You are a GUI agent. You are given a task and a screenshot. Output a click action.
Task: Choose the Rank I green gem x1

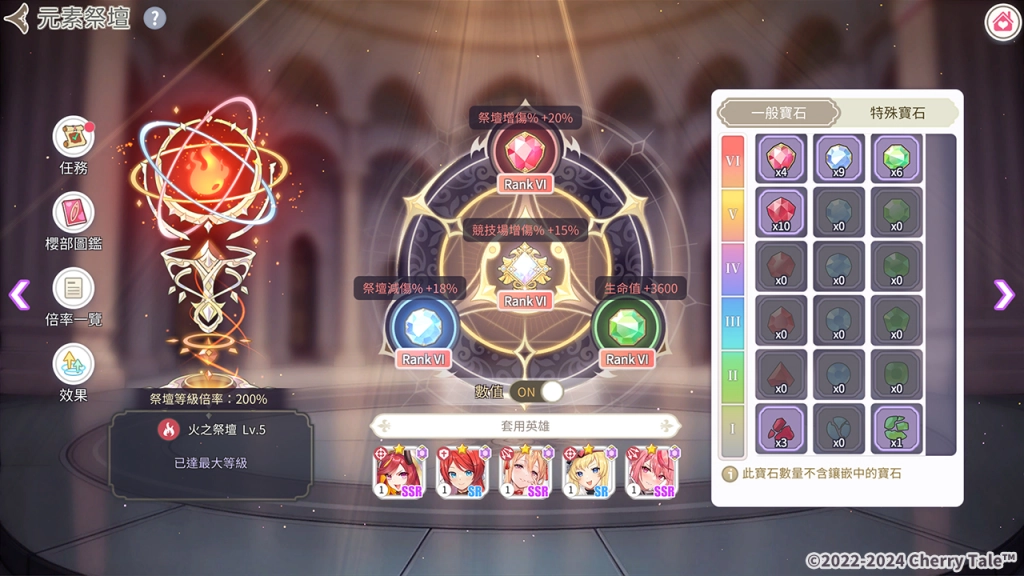[x=896, y=427]
